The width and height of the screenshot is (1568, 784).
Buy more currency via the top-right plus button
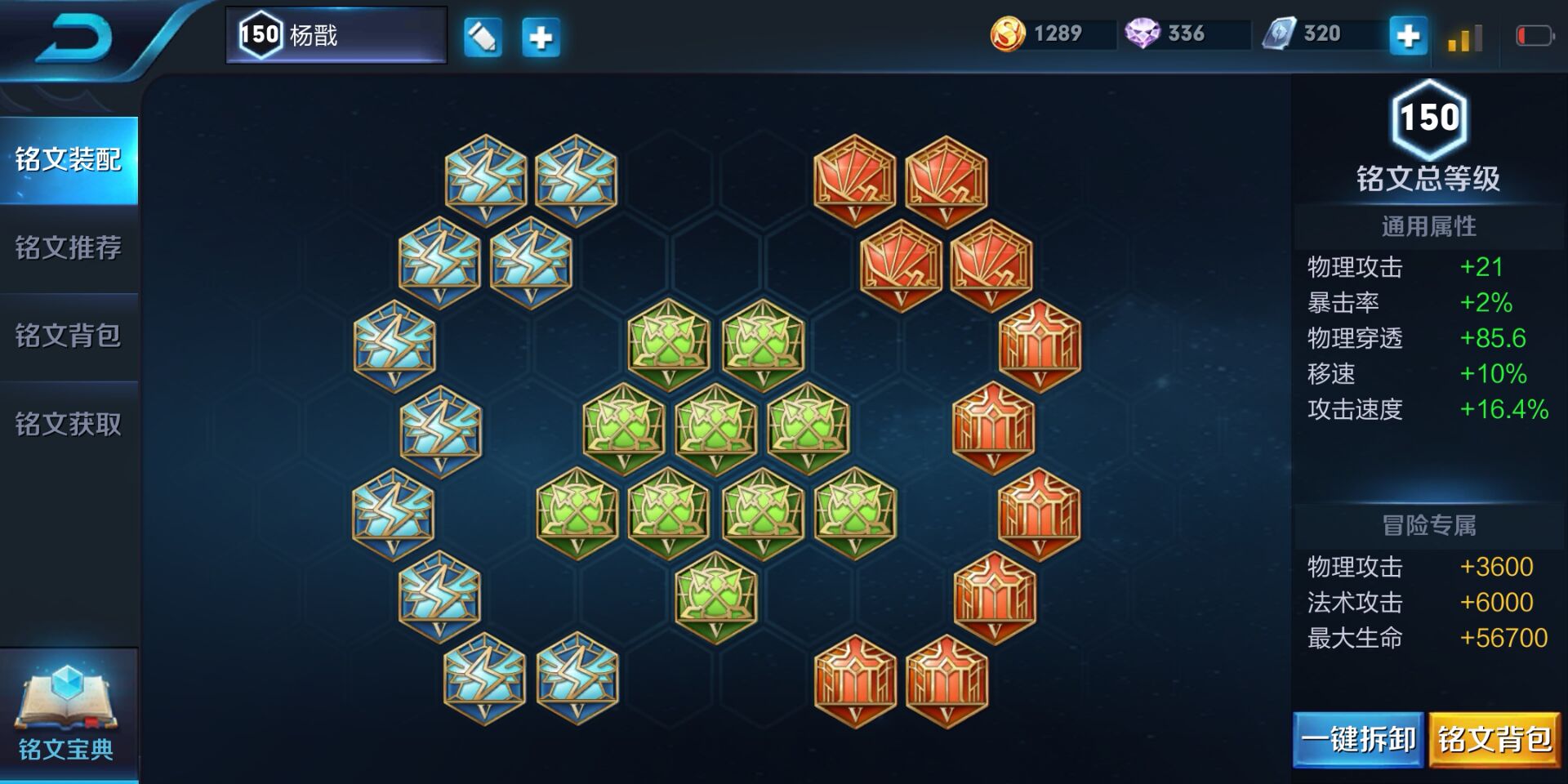click(x=1408, y=36)
